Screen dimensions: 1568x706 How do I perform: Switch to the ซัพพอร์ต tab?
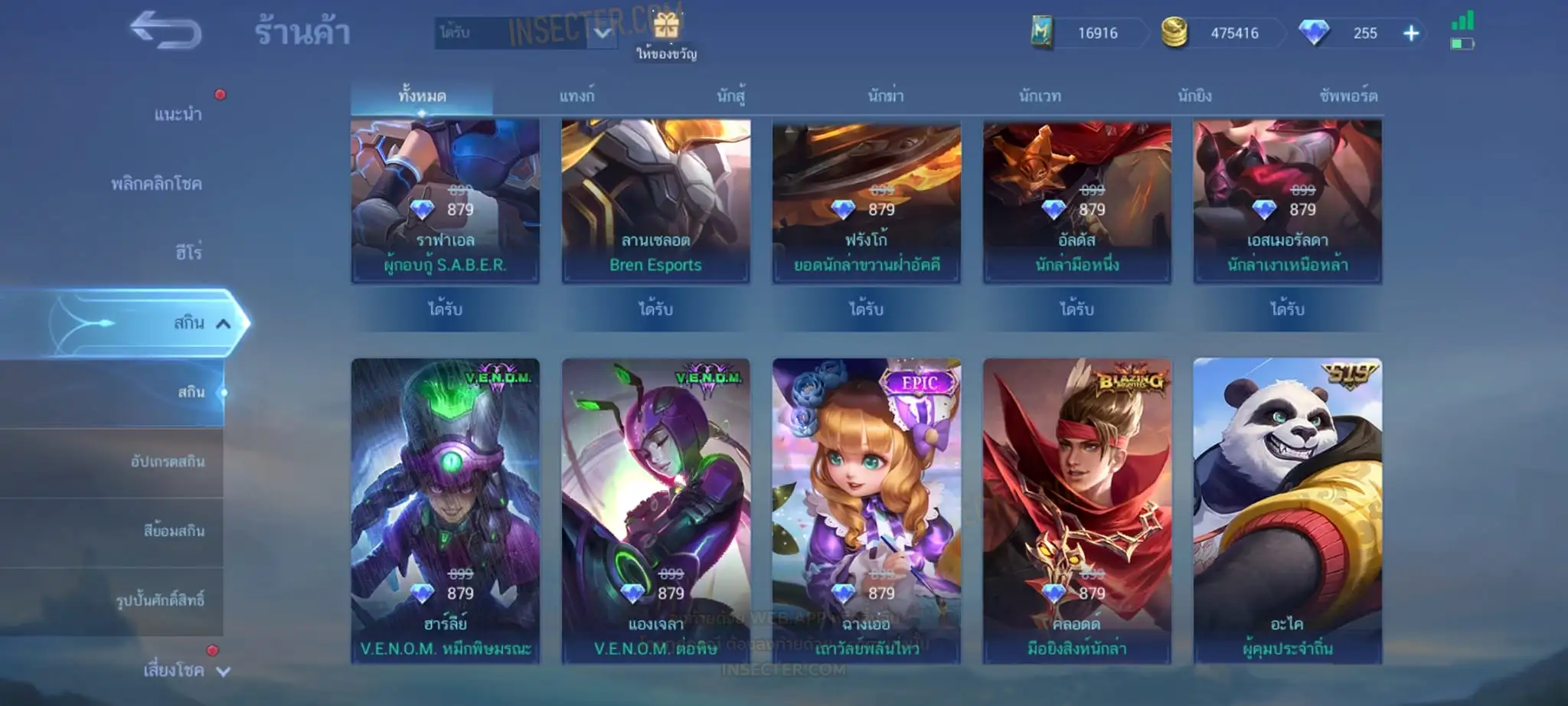1348,96
